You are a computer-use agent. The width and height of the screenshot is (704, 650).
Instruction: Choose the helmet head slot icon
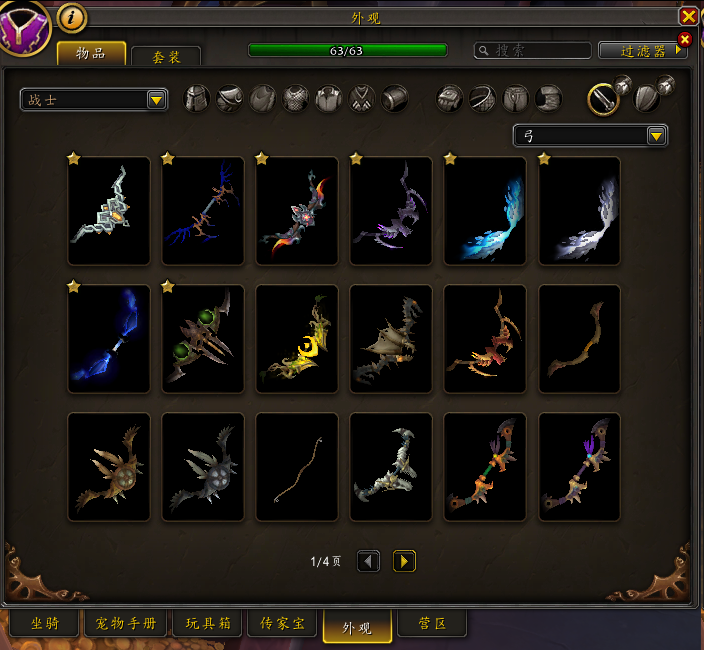point(199,98)
